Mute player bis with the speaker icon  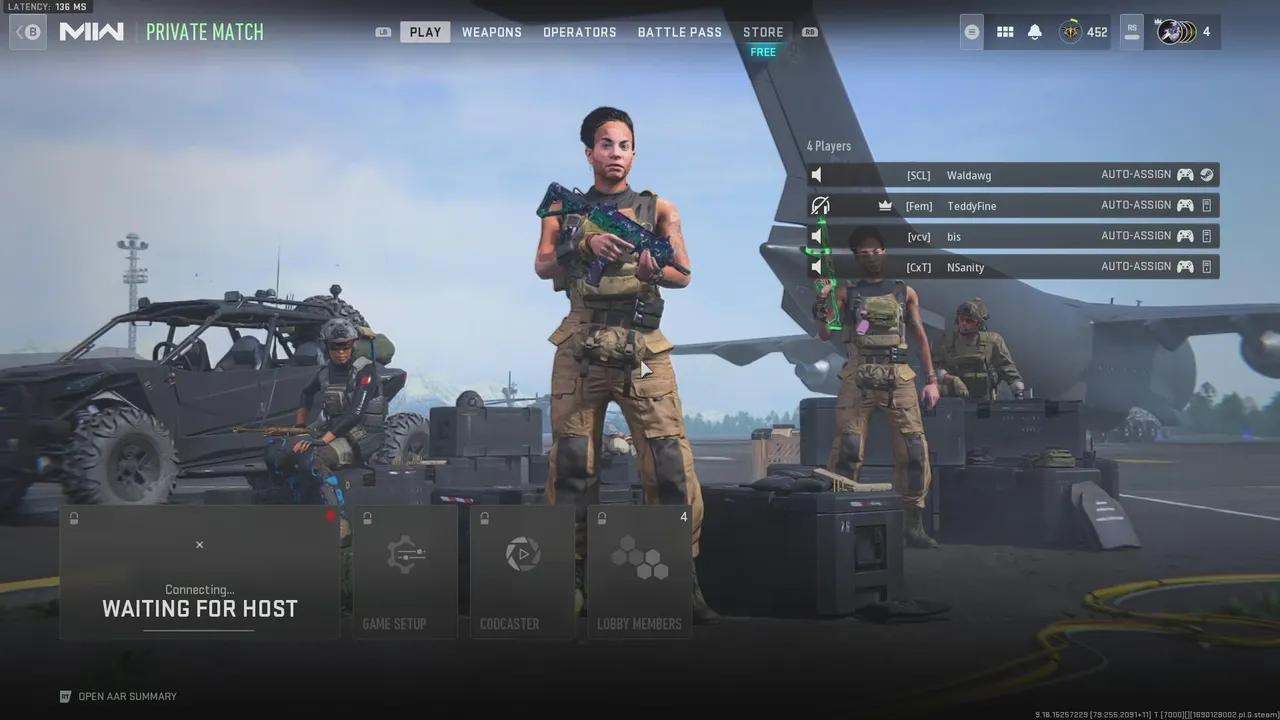(818, 236)
